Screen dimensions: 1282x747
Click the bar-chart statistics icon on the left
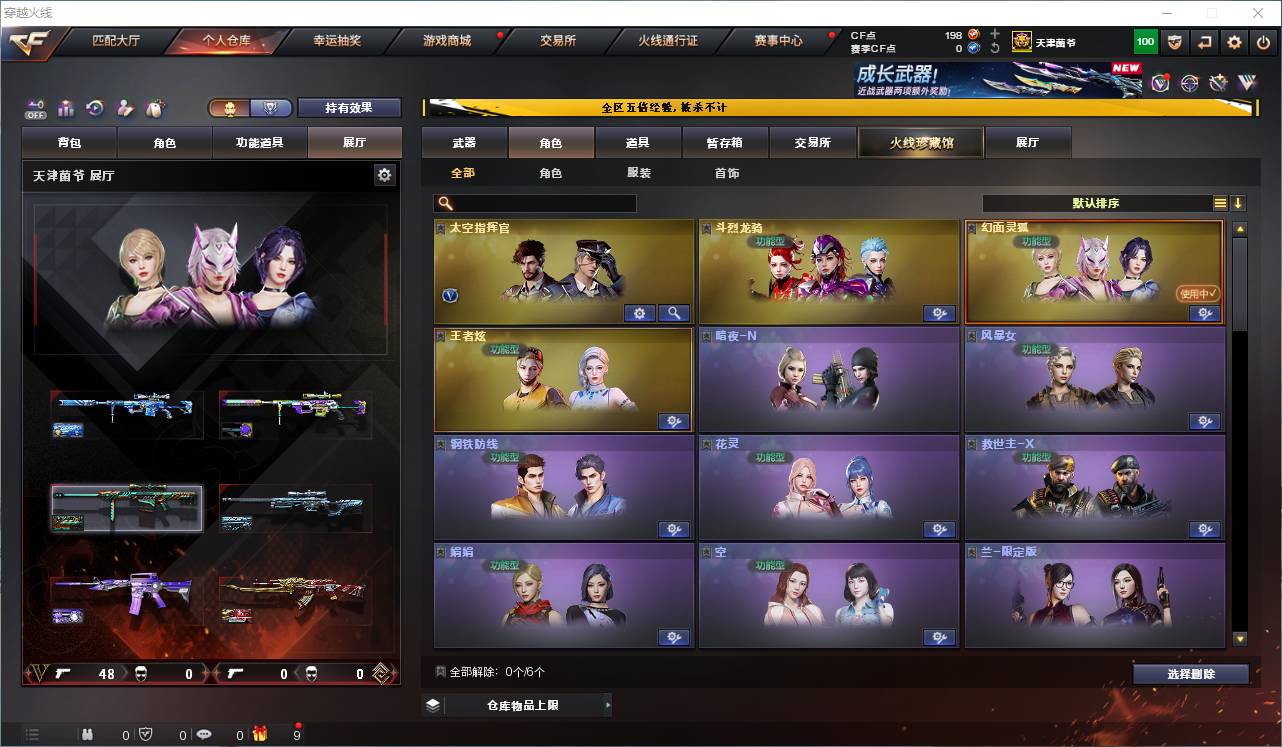pos(65,108)
